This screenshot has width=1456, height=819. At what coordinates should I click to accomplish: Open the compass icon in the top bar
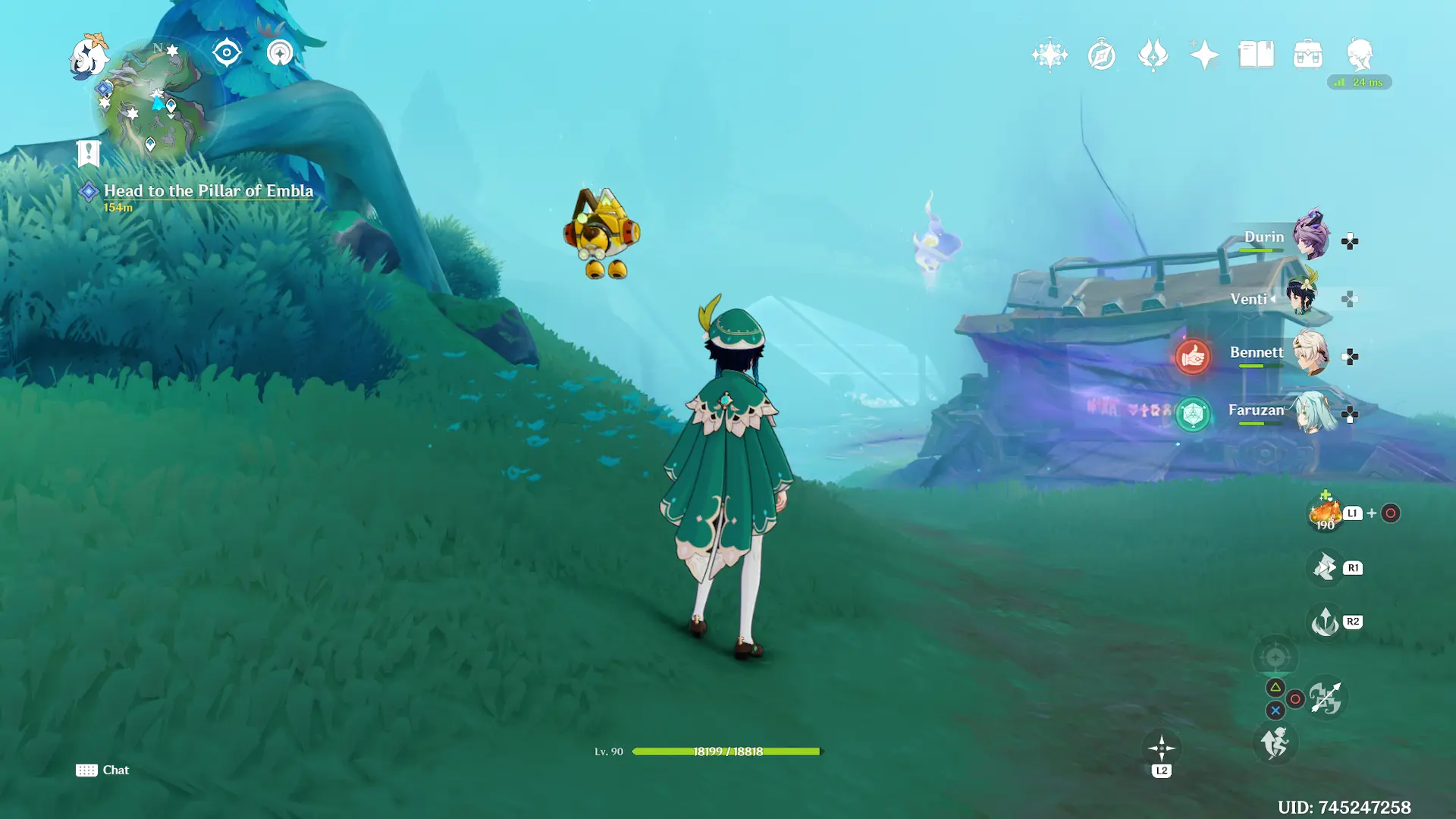tap(1101, 55)
